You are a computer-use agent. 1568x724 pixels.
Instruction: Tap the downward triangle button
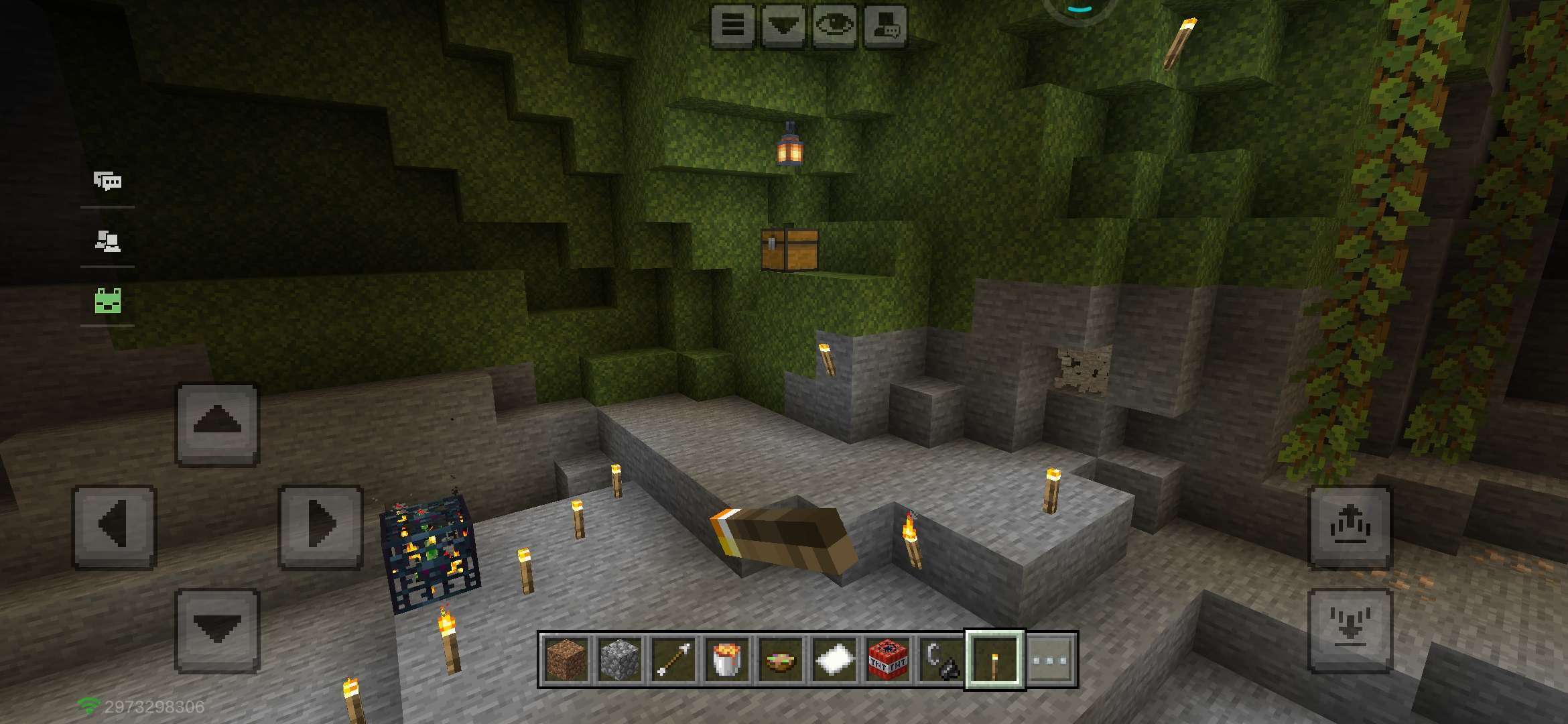783,26
